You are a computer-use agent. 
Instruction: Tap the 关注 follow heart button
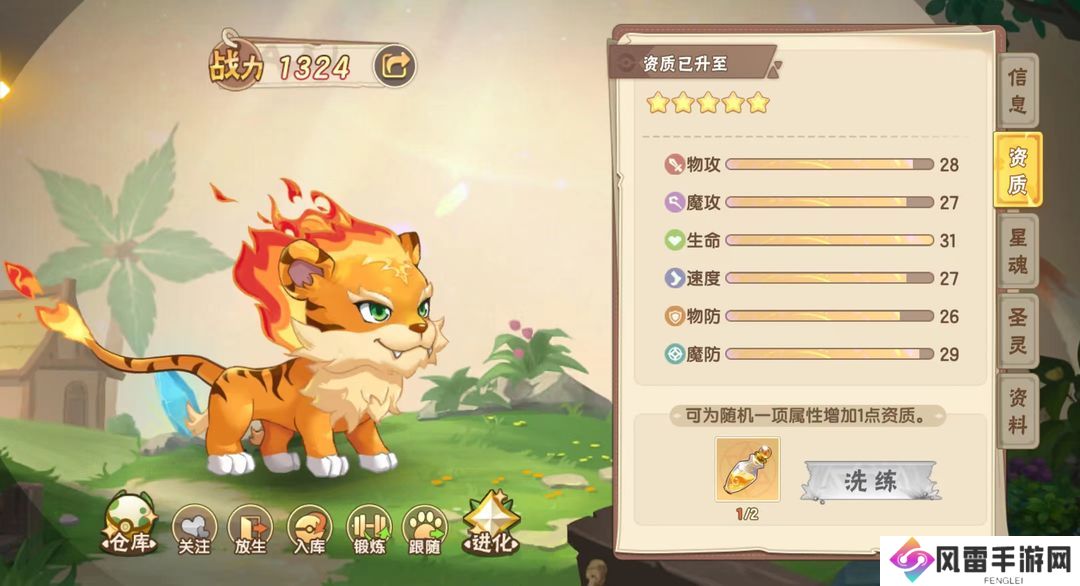[194, 529]
